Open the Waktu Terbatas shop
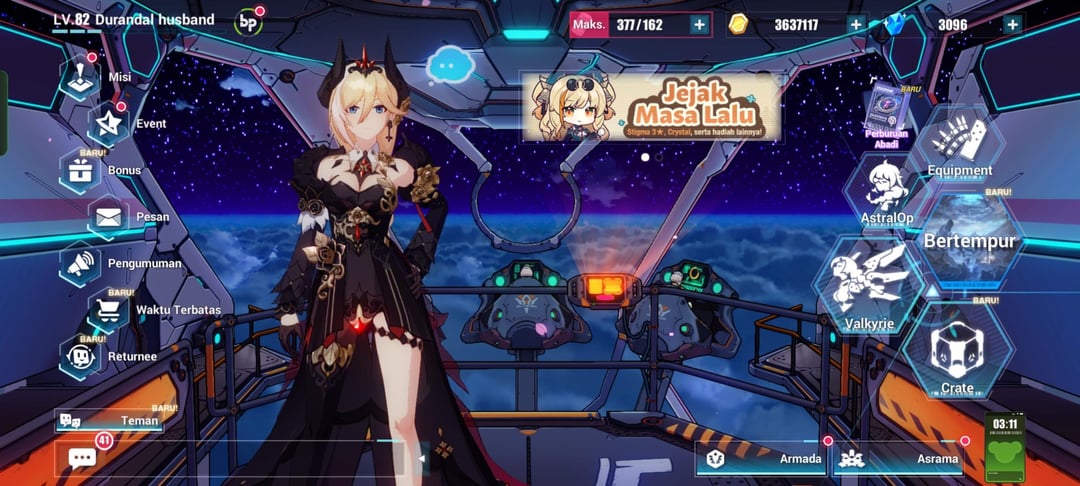The width and height of the screenshot is (1080, 486). coord(112,310)
